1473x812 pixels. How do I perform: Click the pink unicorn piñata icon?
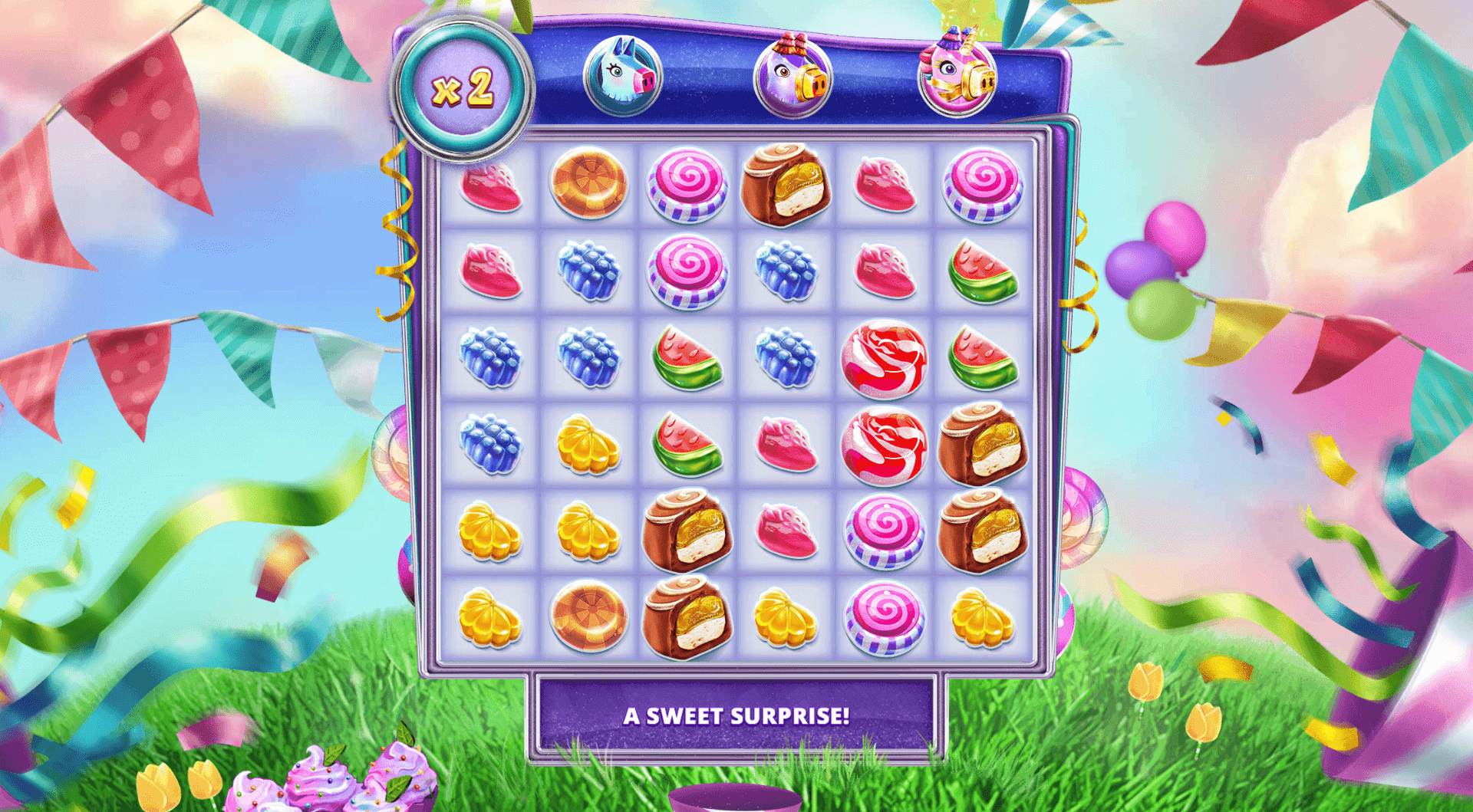coord(957,74)
